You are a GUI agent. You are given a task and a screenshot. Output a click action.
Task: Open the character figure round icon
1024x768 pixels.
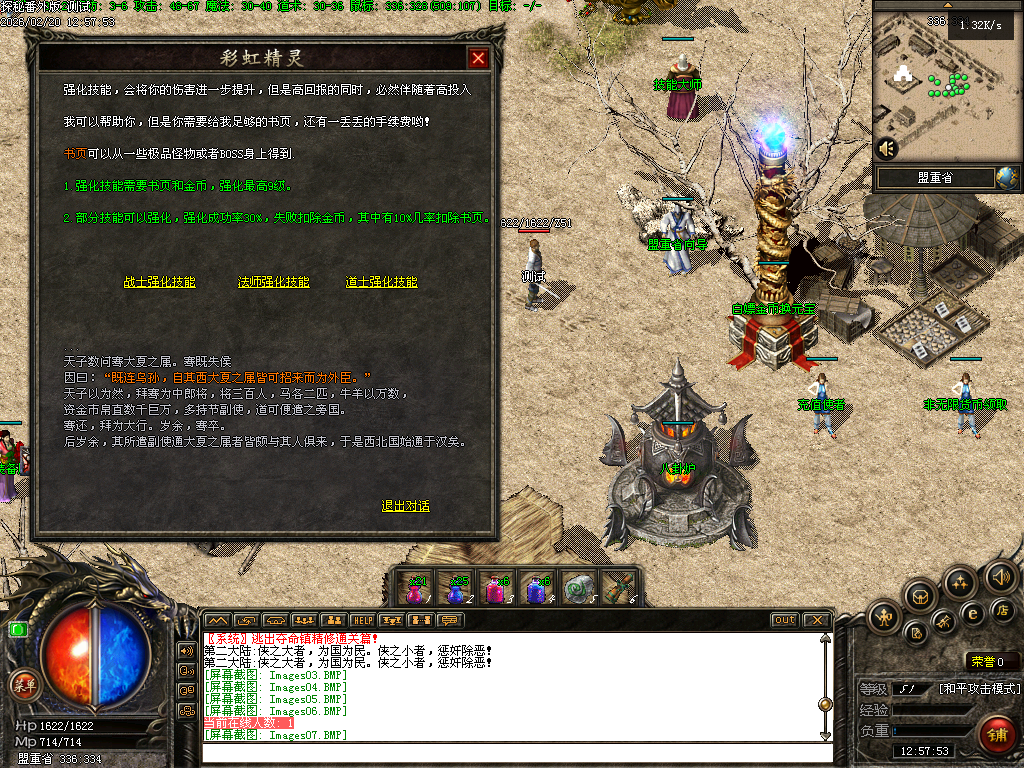885,616
